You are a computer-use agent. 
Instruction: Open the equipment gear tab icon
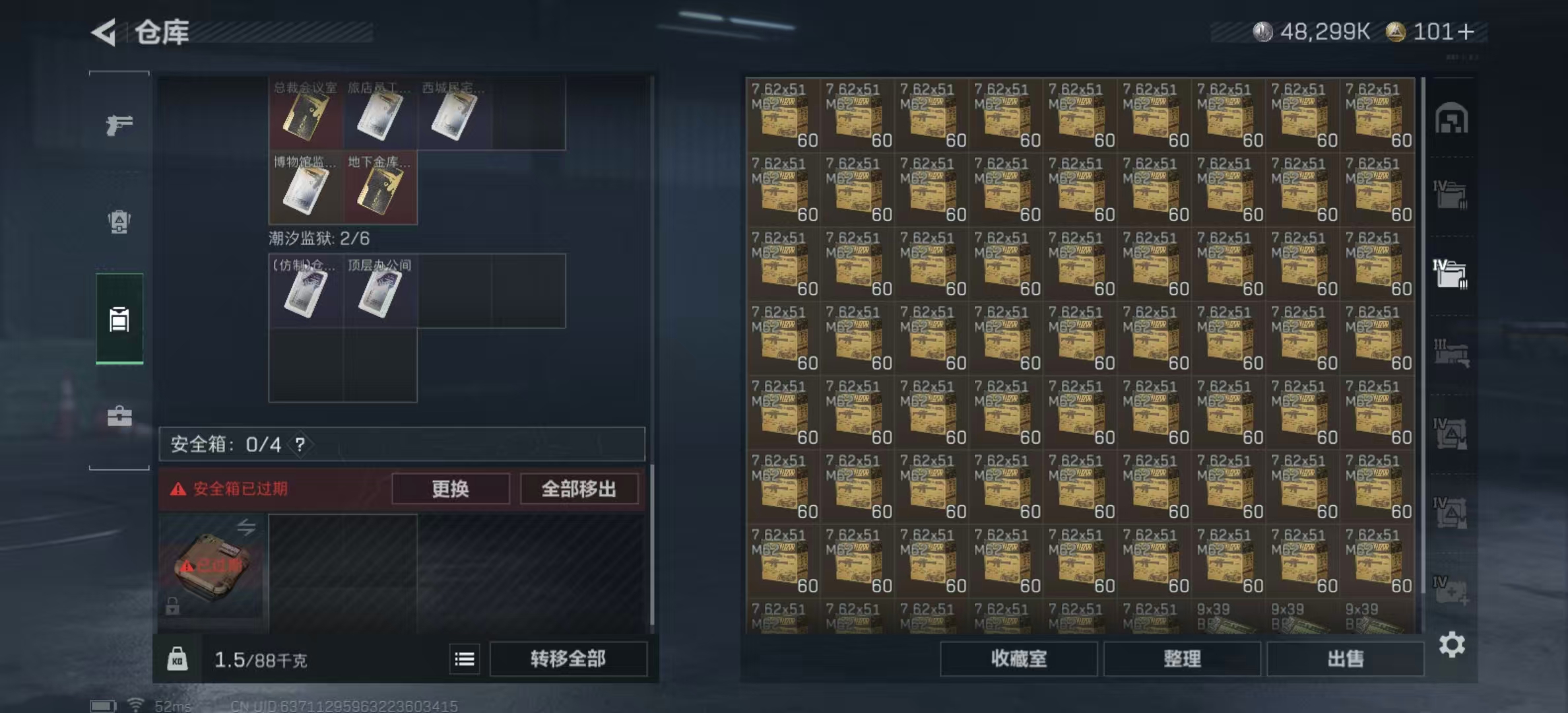(119, 222)
